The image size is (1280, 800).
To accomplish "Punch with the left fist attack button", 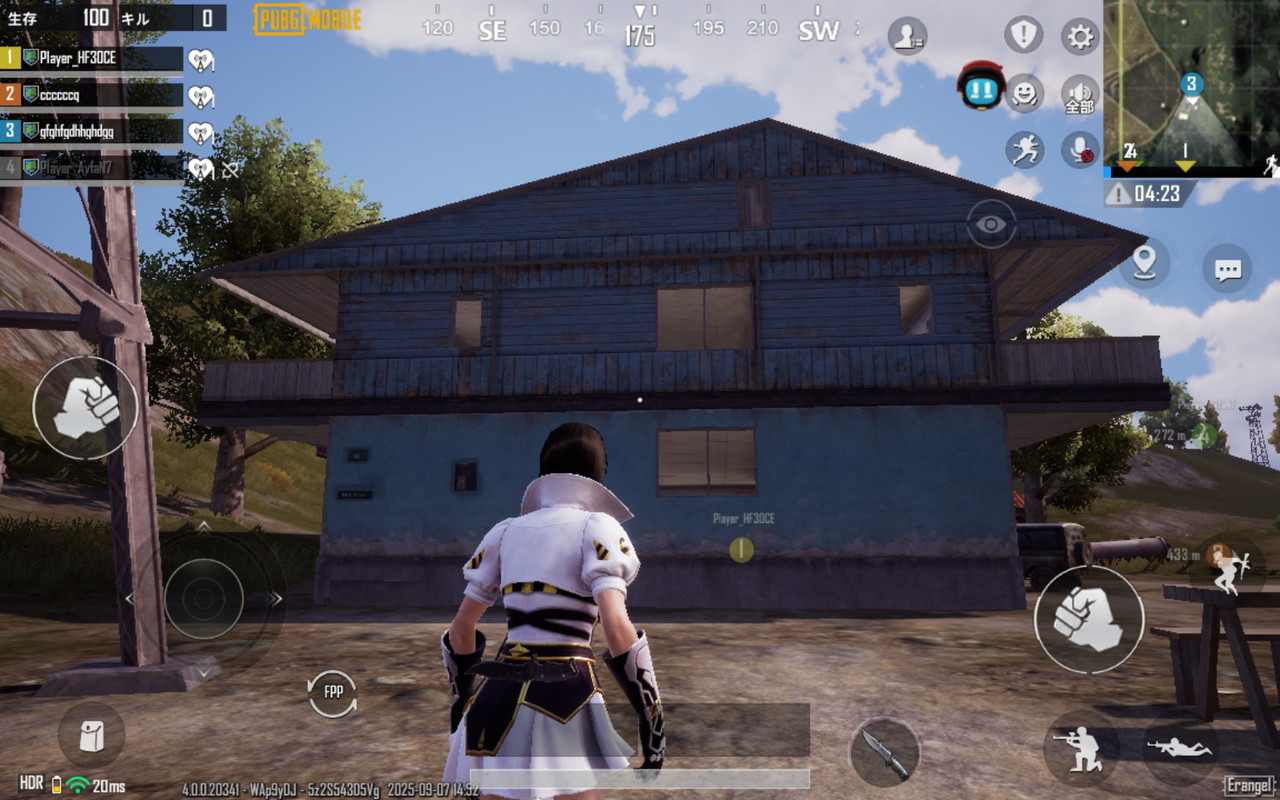I will (85, 408).
